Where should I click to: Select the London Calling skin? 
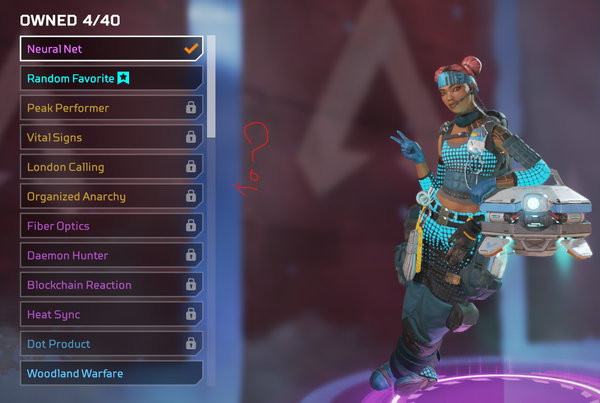(x=110, y=167)
